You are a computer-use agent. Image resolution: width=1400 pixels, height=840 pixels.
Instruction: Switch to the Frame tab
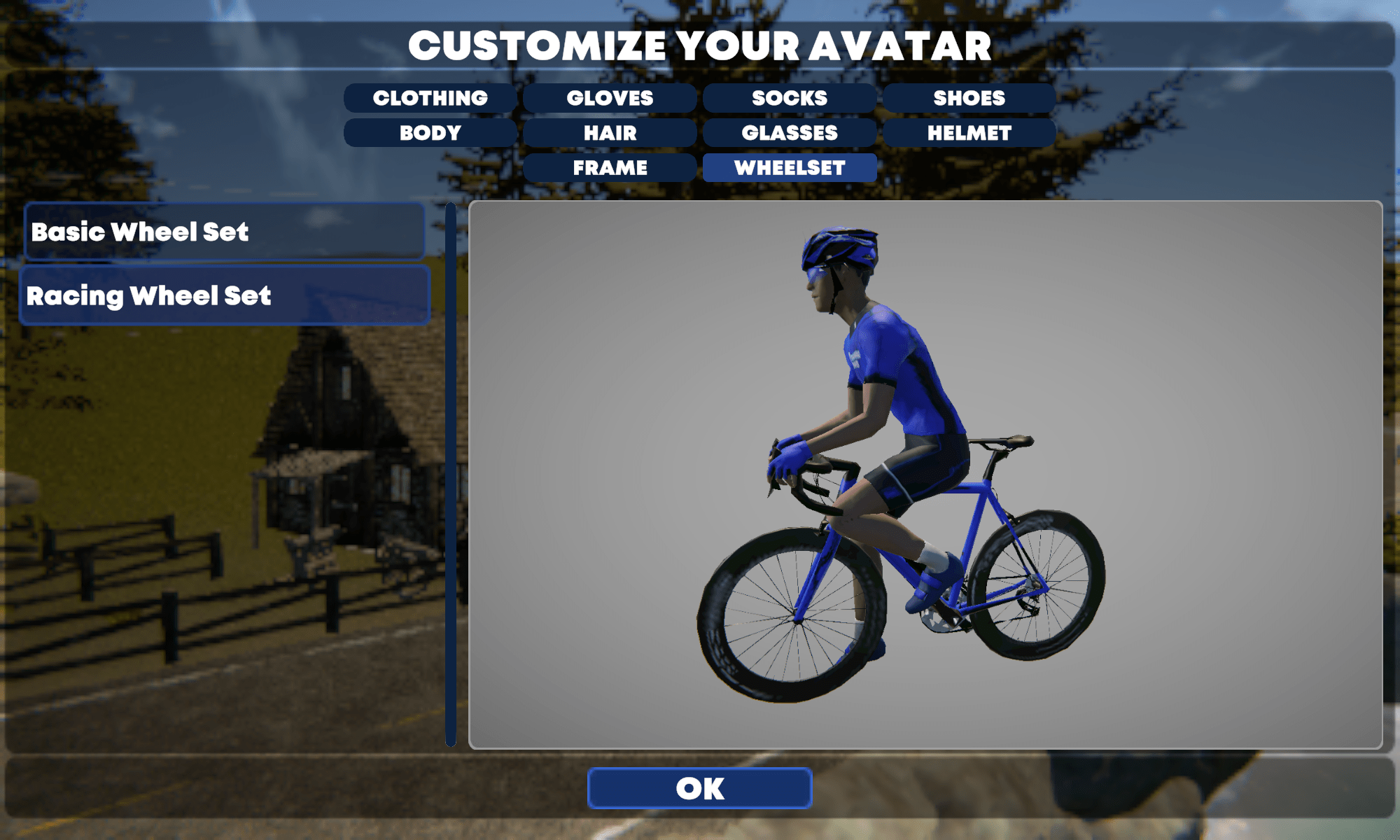[610, 168]
